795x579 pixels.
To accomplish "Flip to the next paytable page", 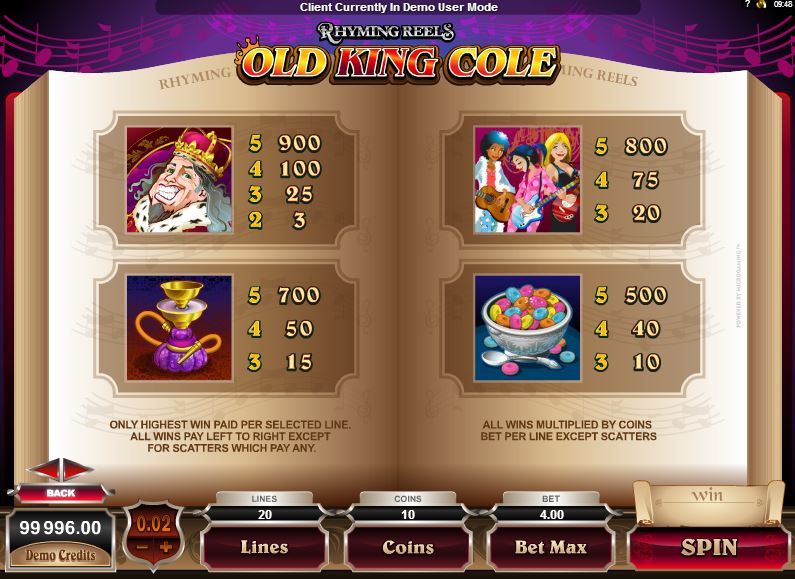I will (77, 470).
